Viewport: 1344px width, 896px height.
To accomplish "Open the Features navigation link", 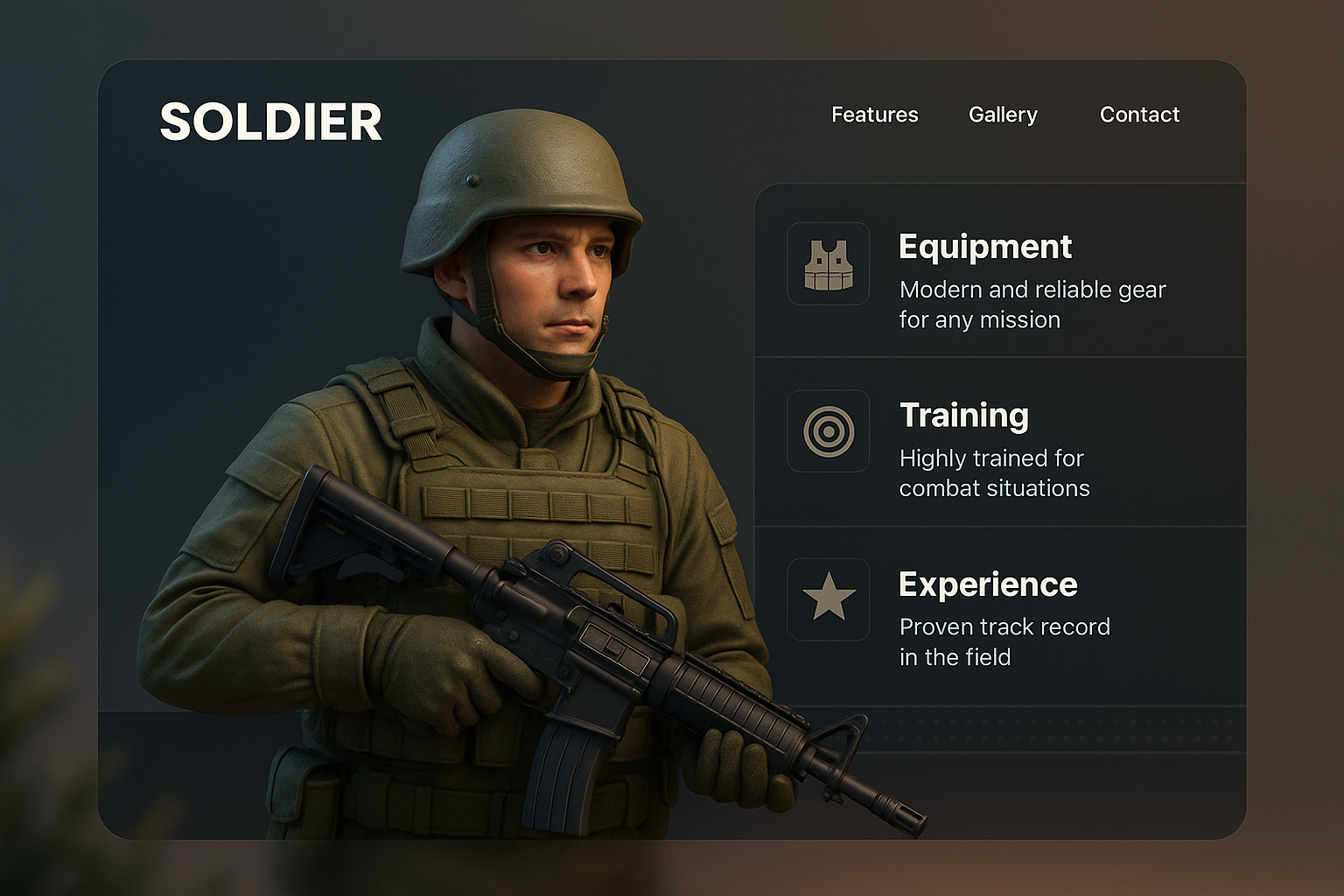I will (874, 115).
